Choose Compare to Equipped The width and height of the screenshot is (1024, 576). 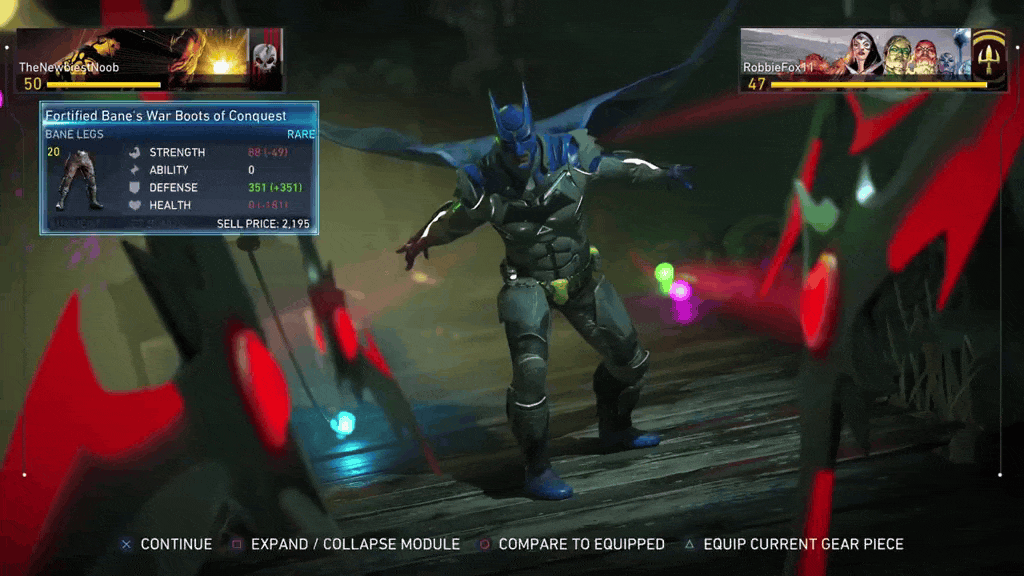tap(572, 544)
